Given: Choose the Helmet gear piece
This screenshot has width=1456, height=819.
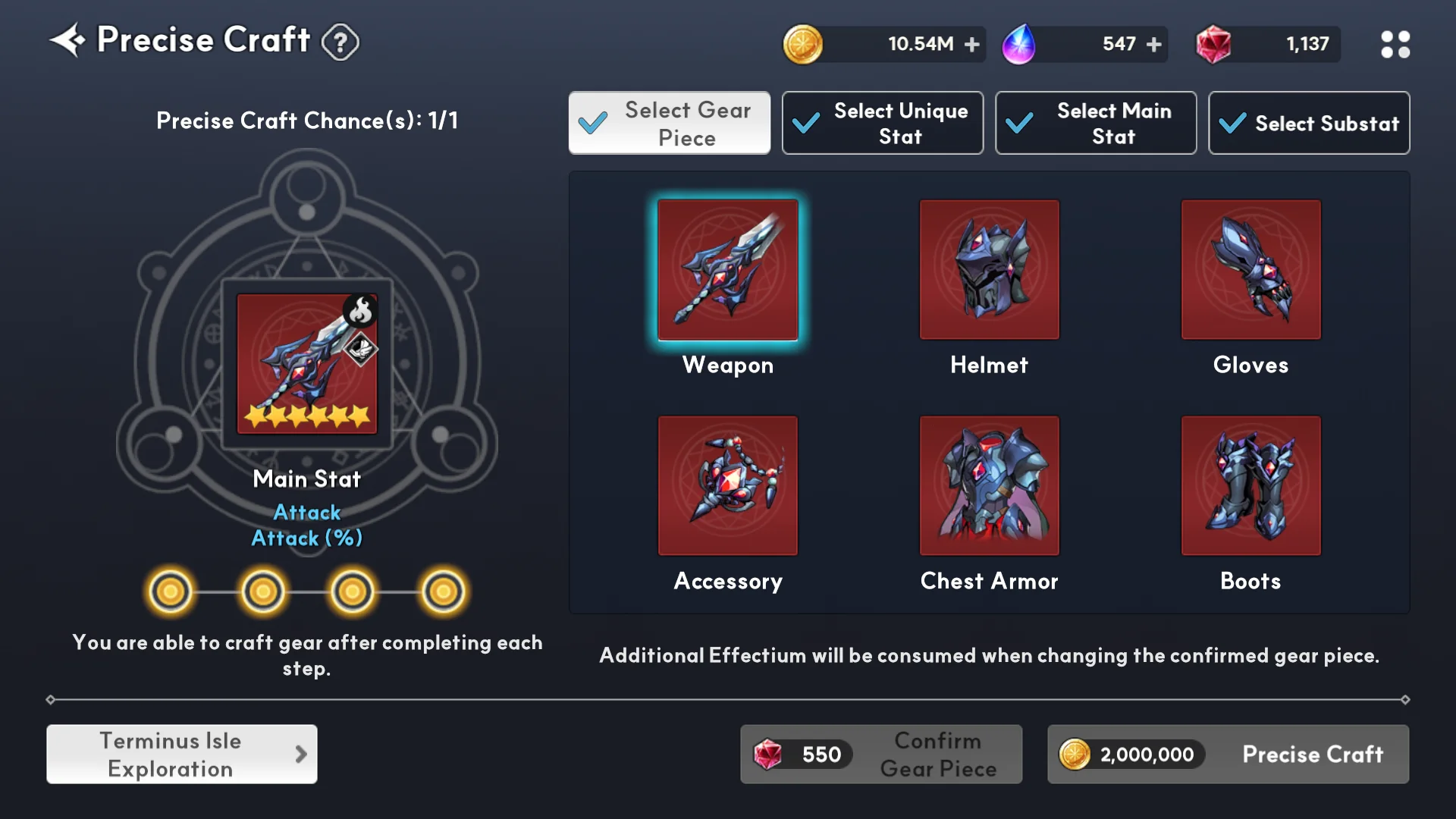Looking at the screenshot, I should (989, 271).
